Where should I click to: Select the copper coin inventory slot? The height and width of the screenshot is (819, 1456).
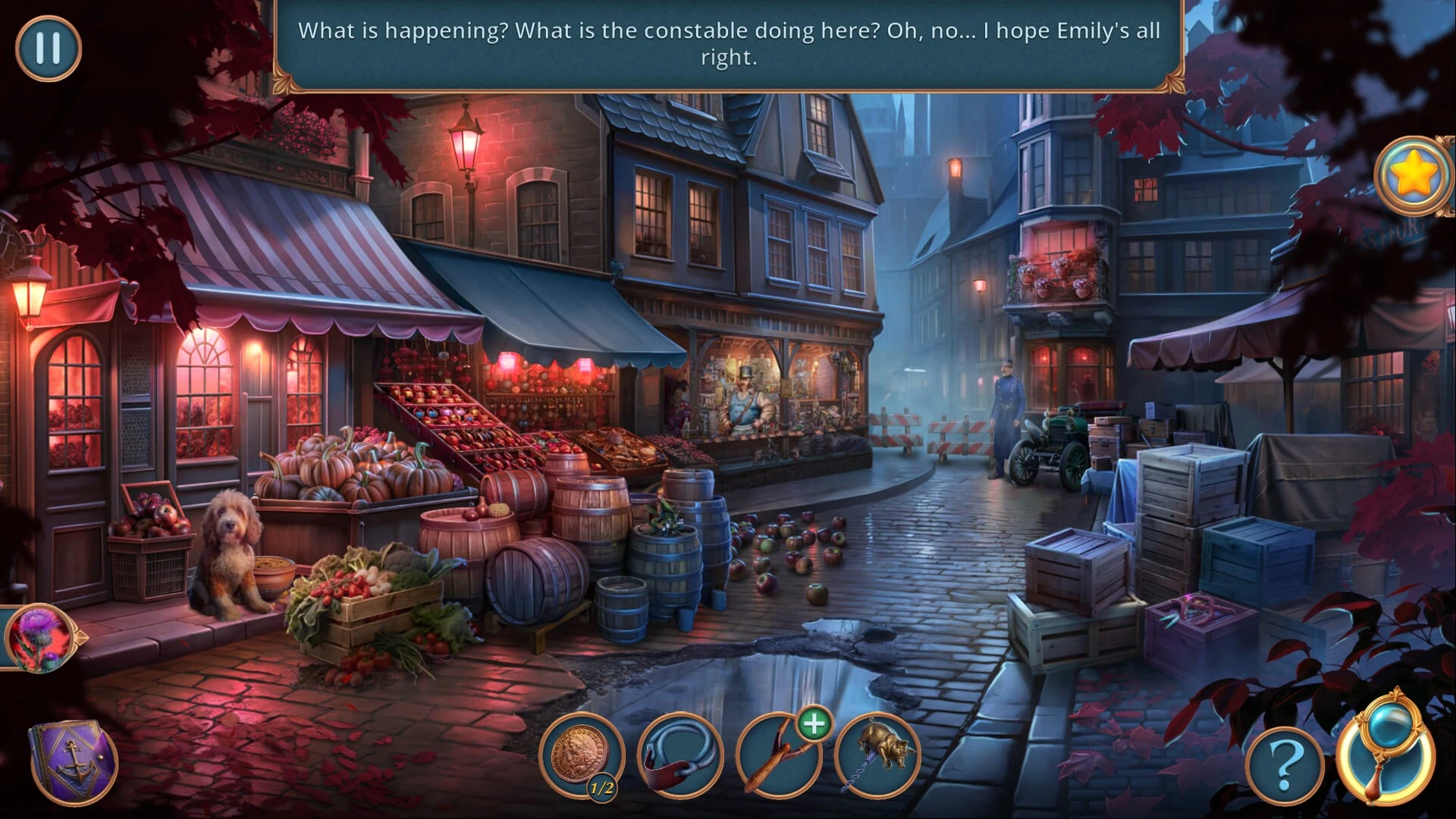[x=581, y=754]
